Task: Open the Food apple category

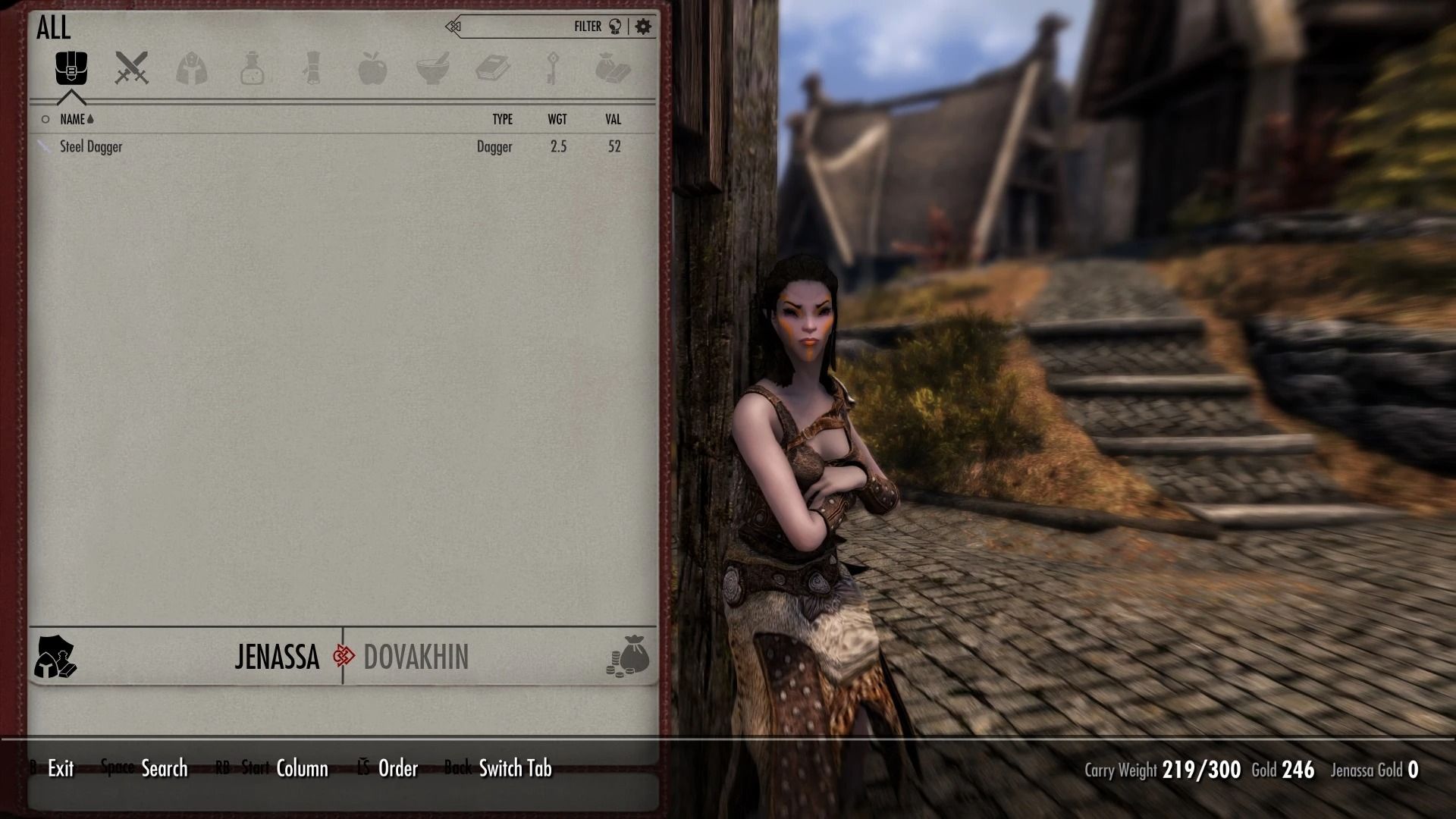Action: (x=375, y=68)
